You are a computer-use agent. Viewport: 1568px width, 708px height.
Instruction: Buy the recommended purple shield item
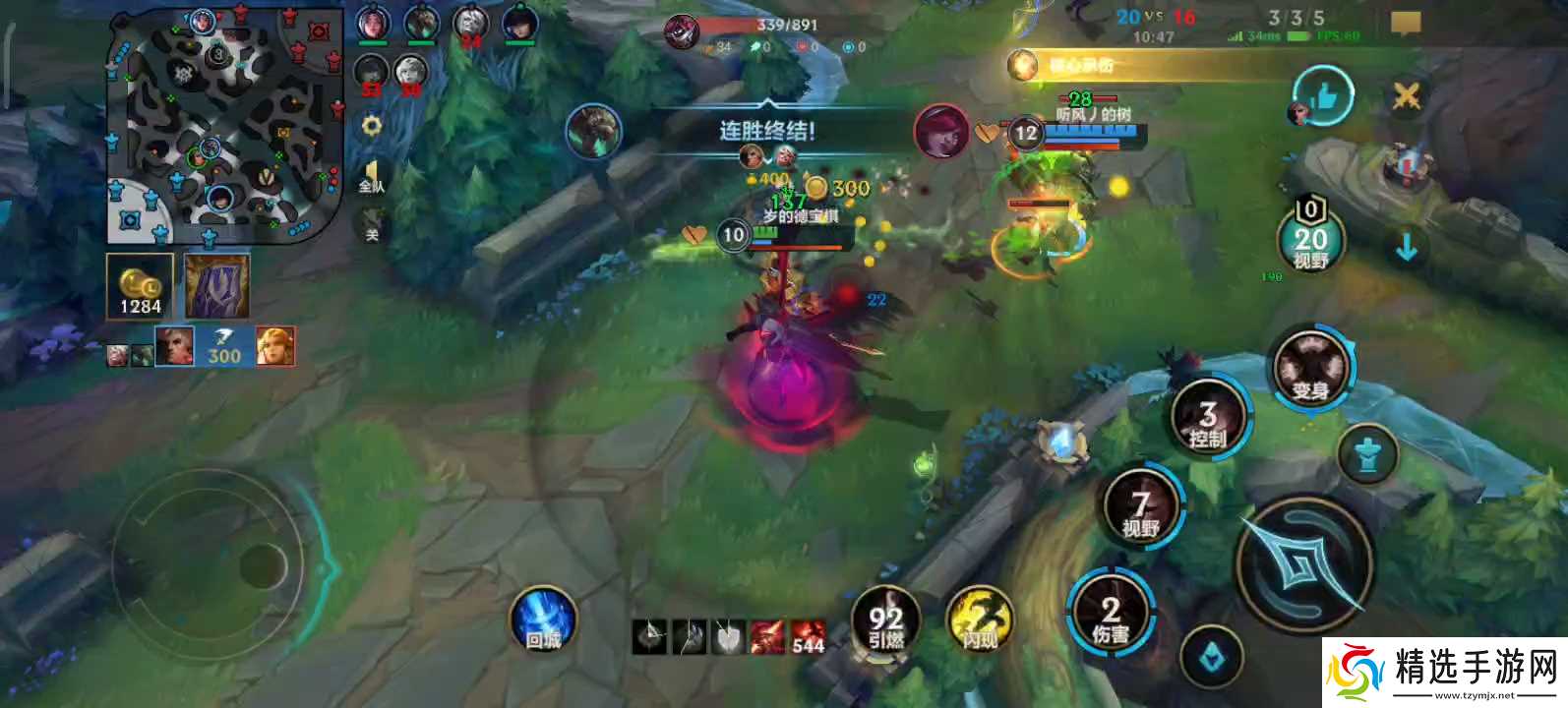pos(216,286)
